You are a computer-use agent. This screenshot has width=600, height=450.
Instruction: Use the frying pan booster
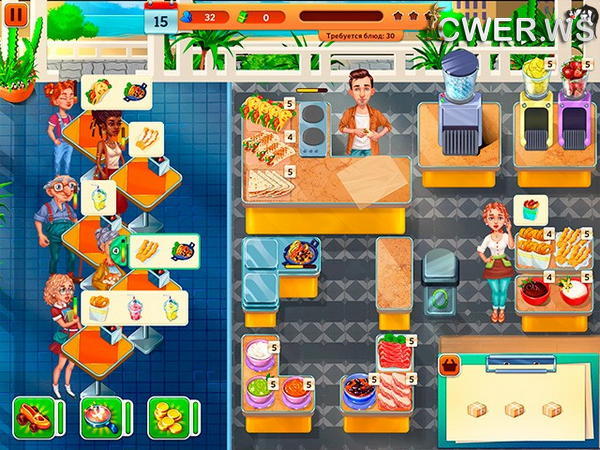[x=99, y=416]
